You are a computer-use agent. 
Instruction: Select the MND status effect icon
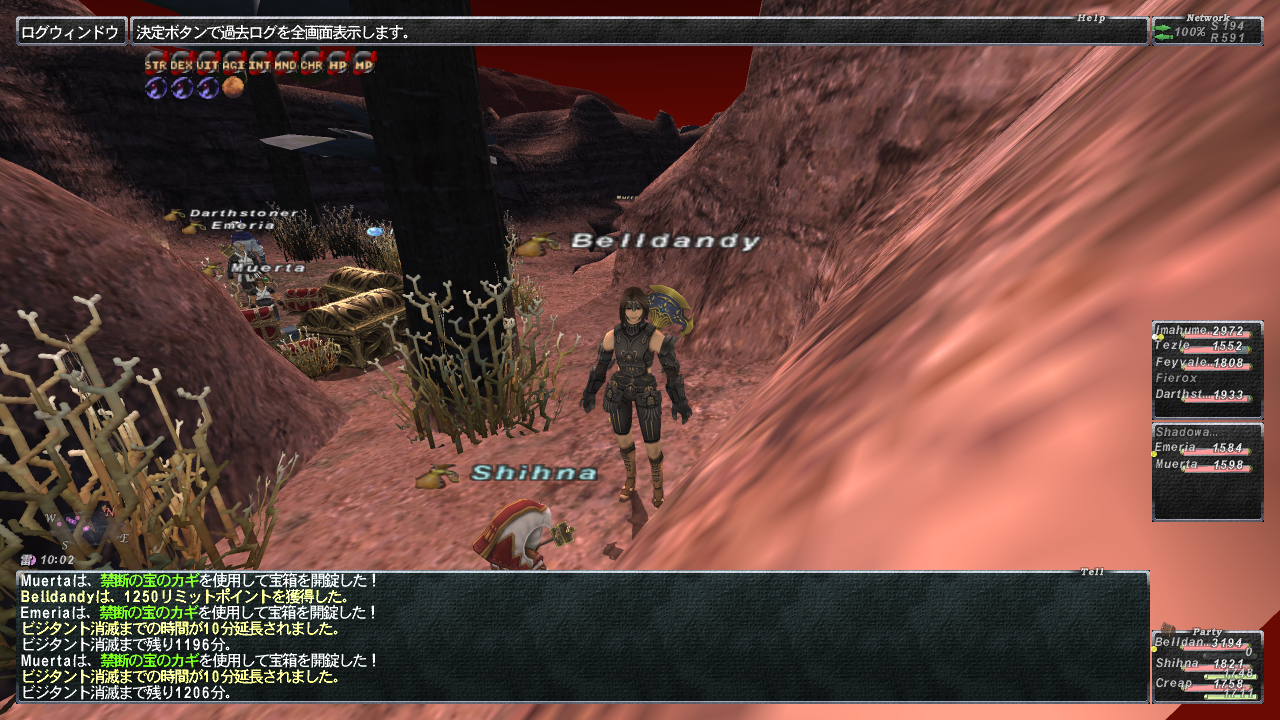click(285, 63)
